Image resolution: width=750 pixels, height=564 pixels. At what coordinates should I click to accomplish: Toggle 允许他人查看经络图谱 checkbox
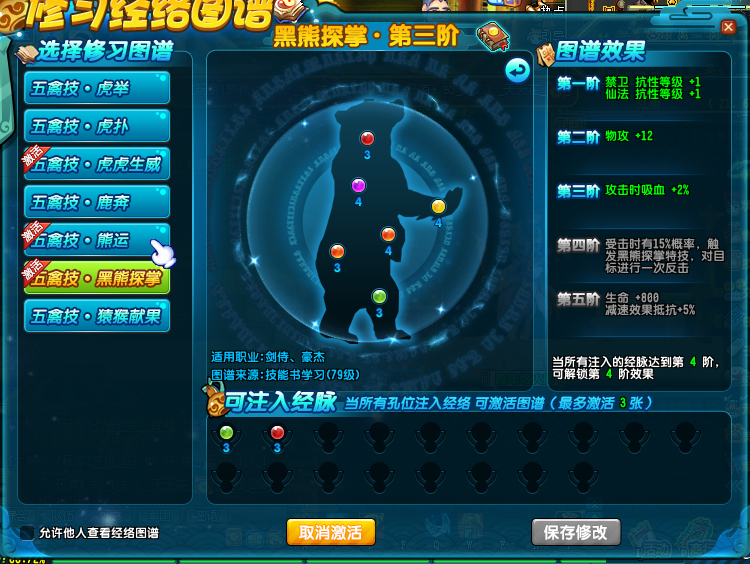click(28, 532)
